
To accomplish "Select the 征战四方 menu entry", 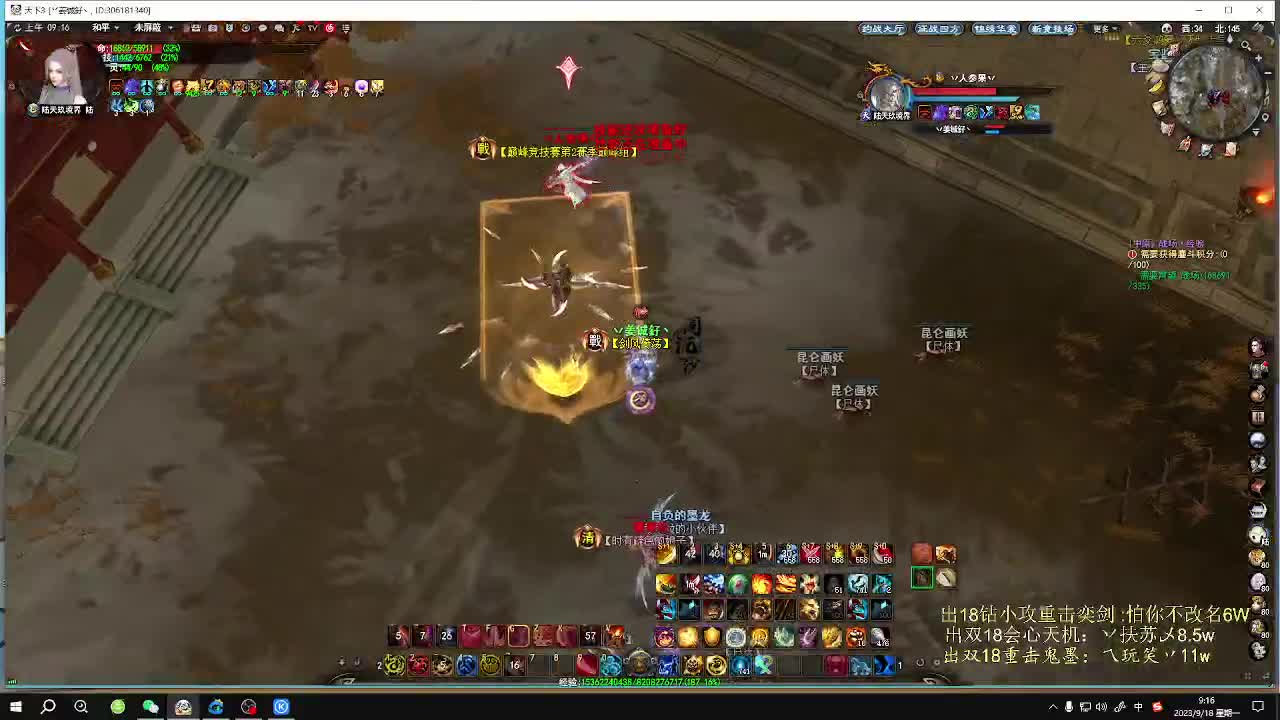I will coord(938,28).
